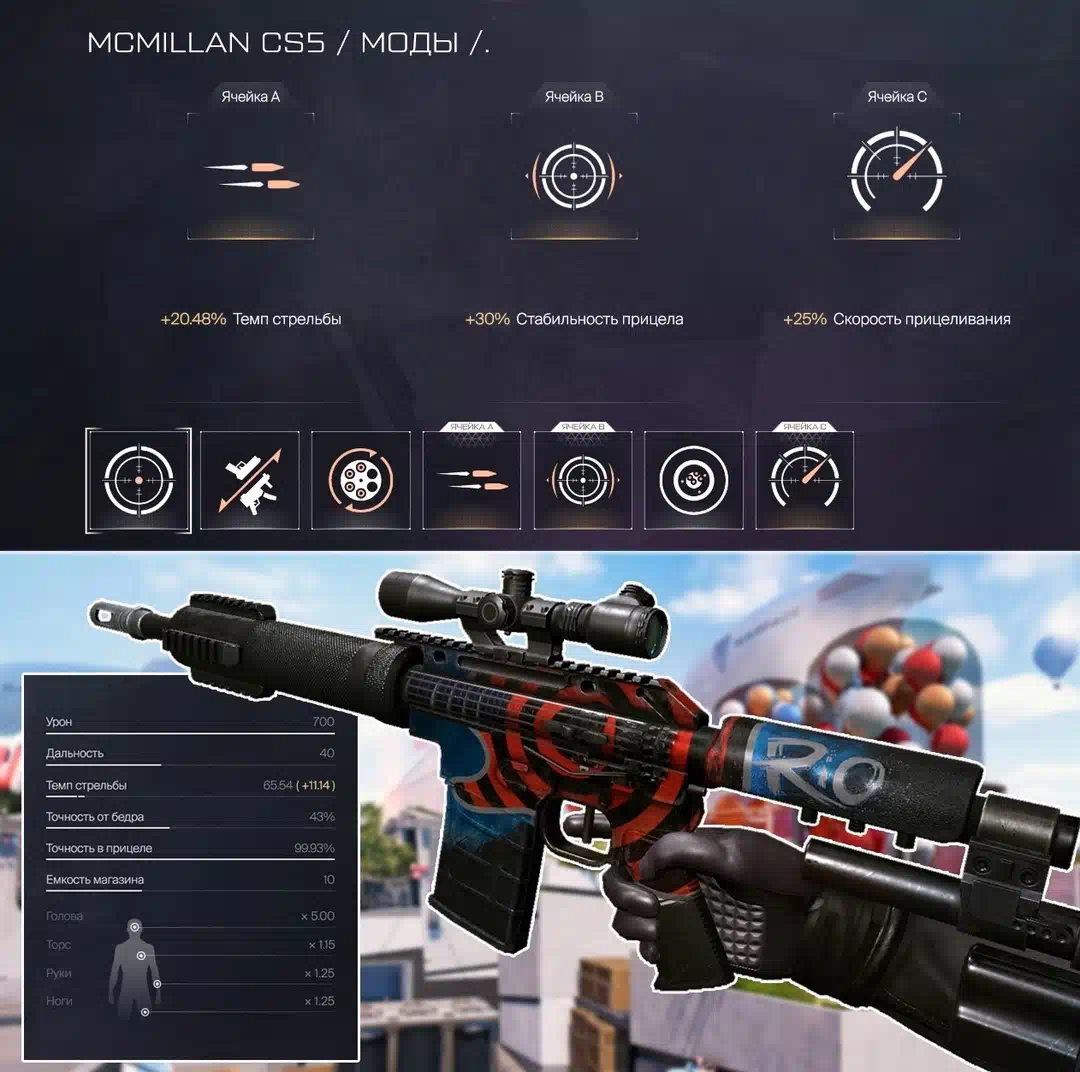This screenshot has height=1072, width=1080.
Task: Select the small scope-stability mod tagged Ячейка B
Action: pyautogui.click(x=583, y=480)
